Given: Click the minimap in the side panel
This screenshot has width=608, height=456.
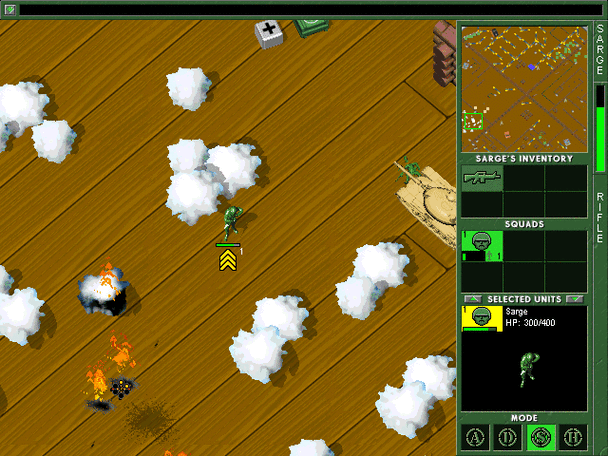Looking at the screenshot, I should (x=523, y=88).
